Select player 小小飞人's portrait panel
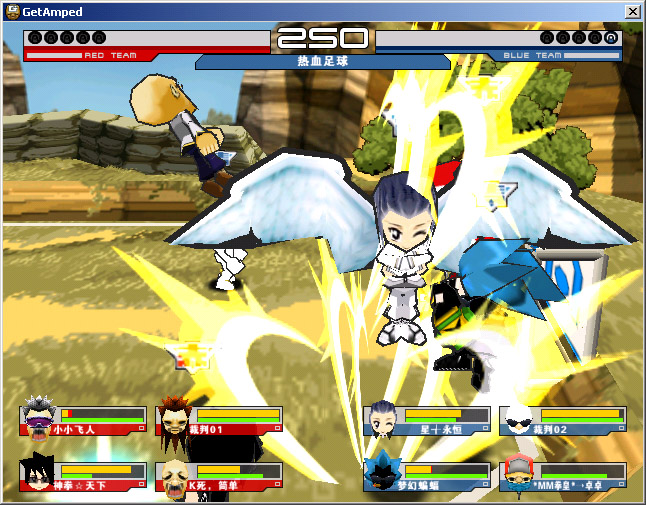The image size is (646, 505). pyautogui.click(x=82, y=420)
